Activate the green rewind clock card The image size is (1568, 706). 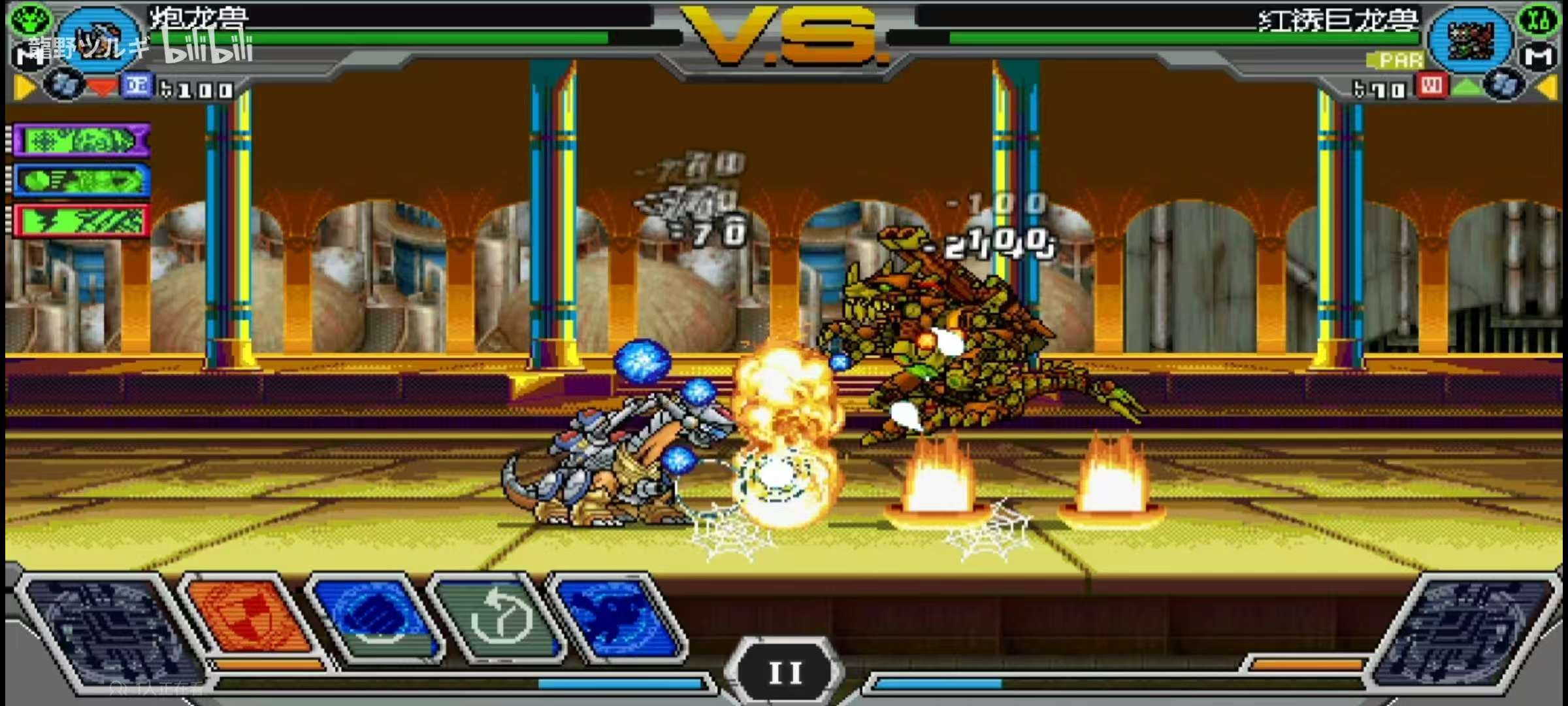pyautogui.click(x=498, y=616)
